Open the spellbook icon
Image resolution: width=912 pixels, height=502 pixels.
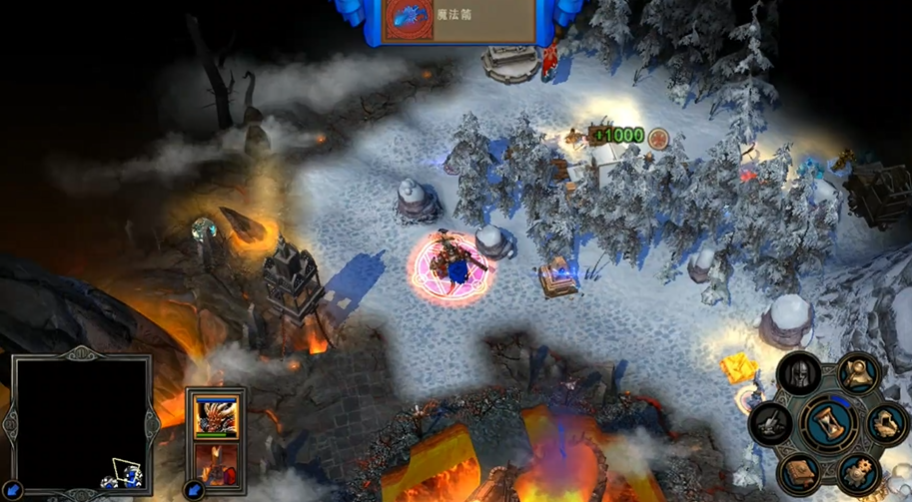[800, 470]
